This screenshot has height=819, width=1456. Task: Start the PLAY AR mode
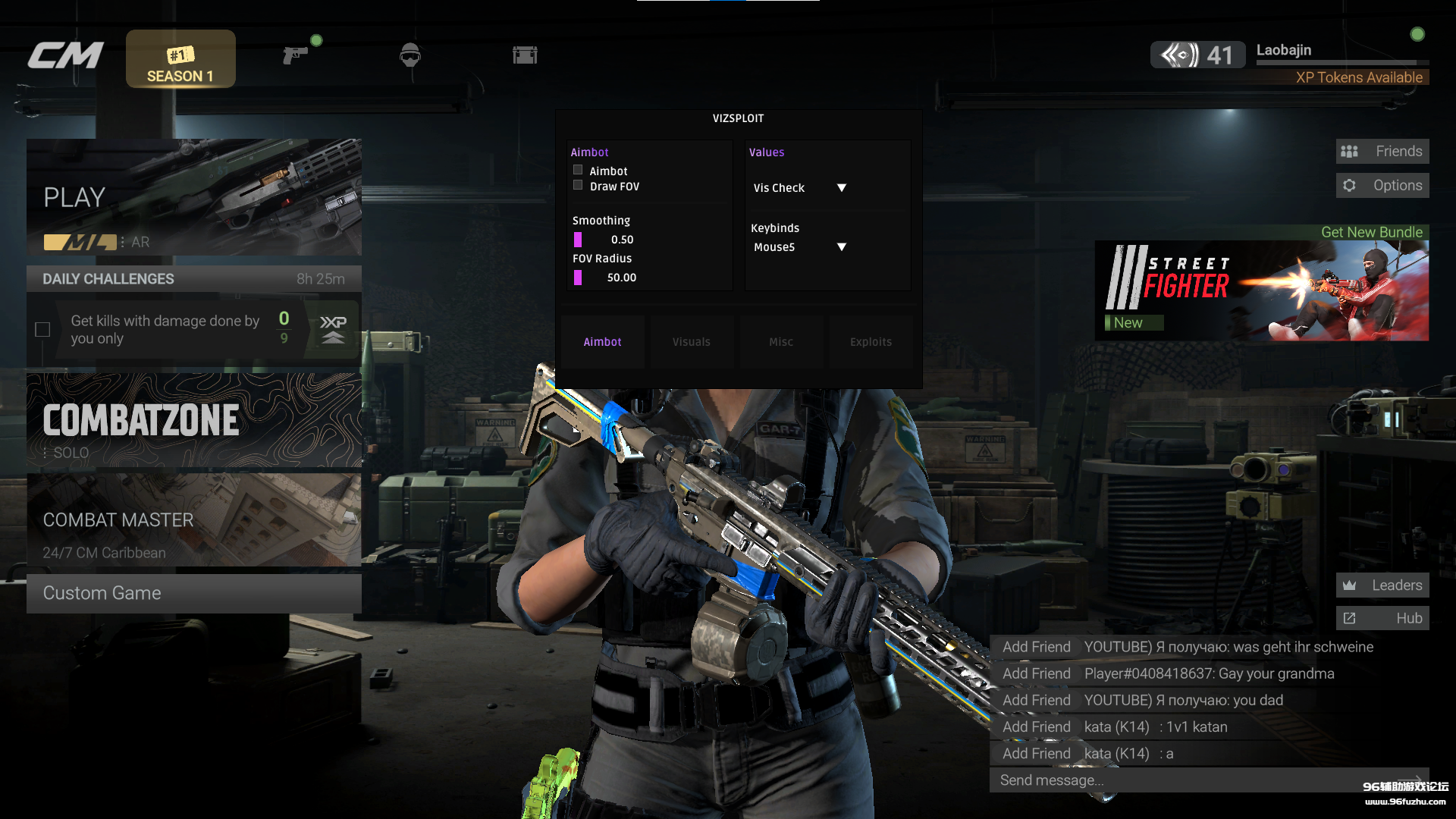pyautogui.click(x=194, y=197)
